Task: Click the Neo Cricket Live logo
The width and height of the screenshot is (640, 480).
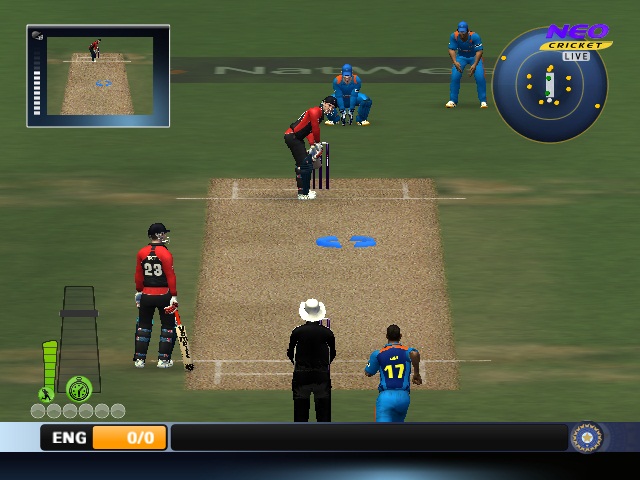Action: coord(576,39)
